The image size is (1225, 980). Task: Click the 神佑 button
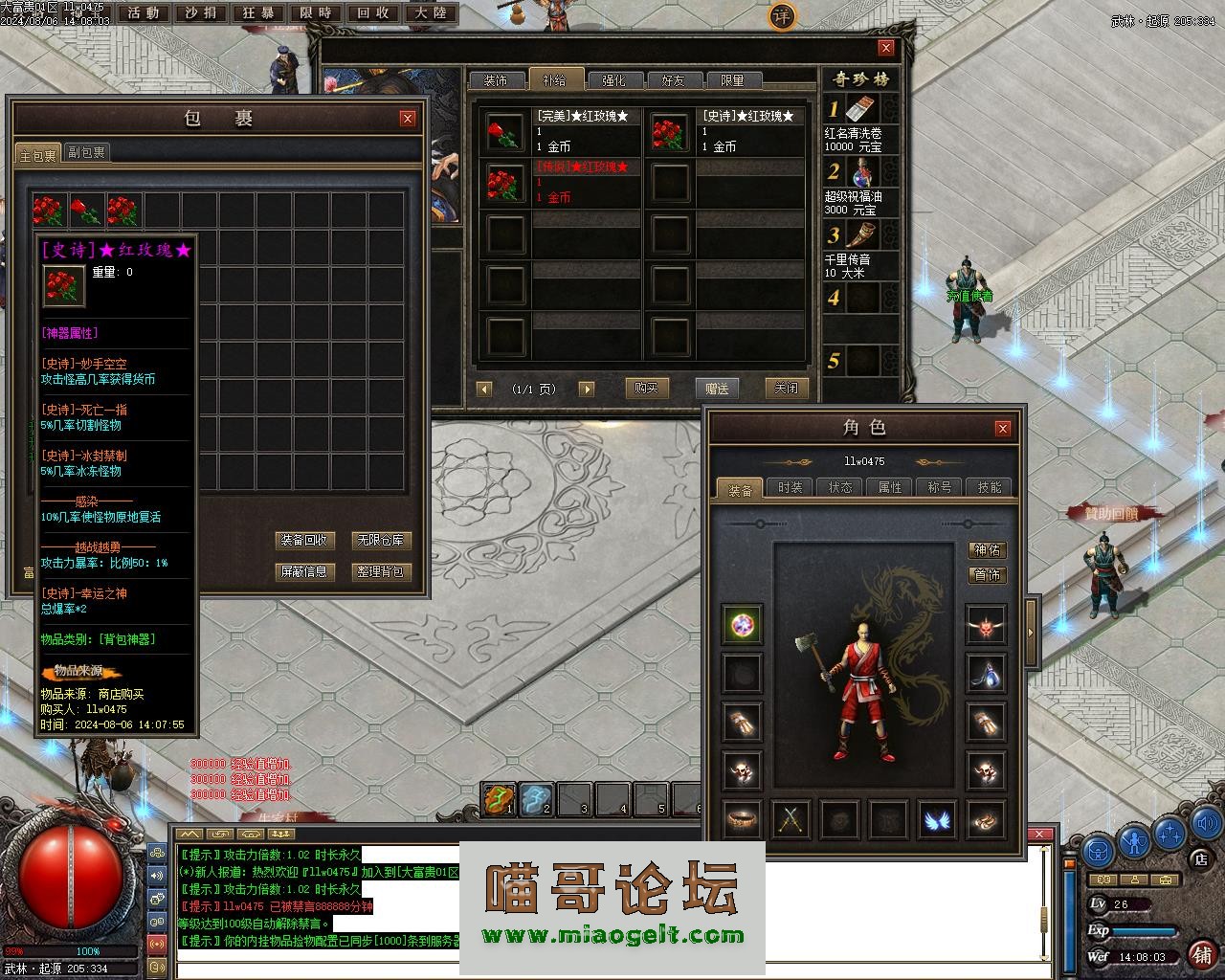pos(987,549)
